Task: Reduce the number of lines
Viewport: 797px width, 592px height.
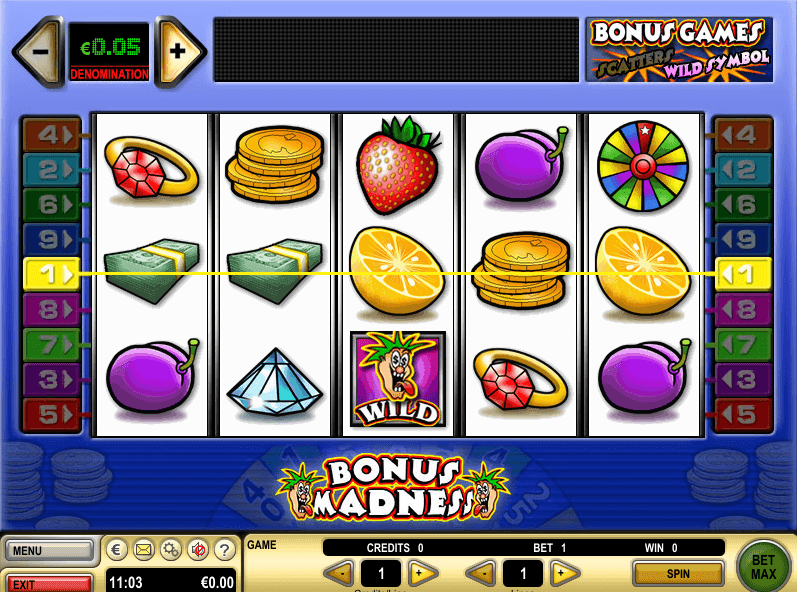Action: tap(482, 573)
